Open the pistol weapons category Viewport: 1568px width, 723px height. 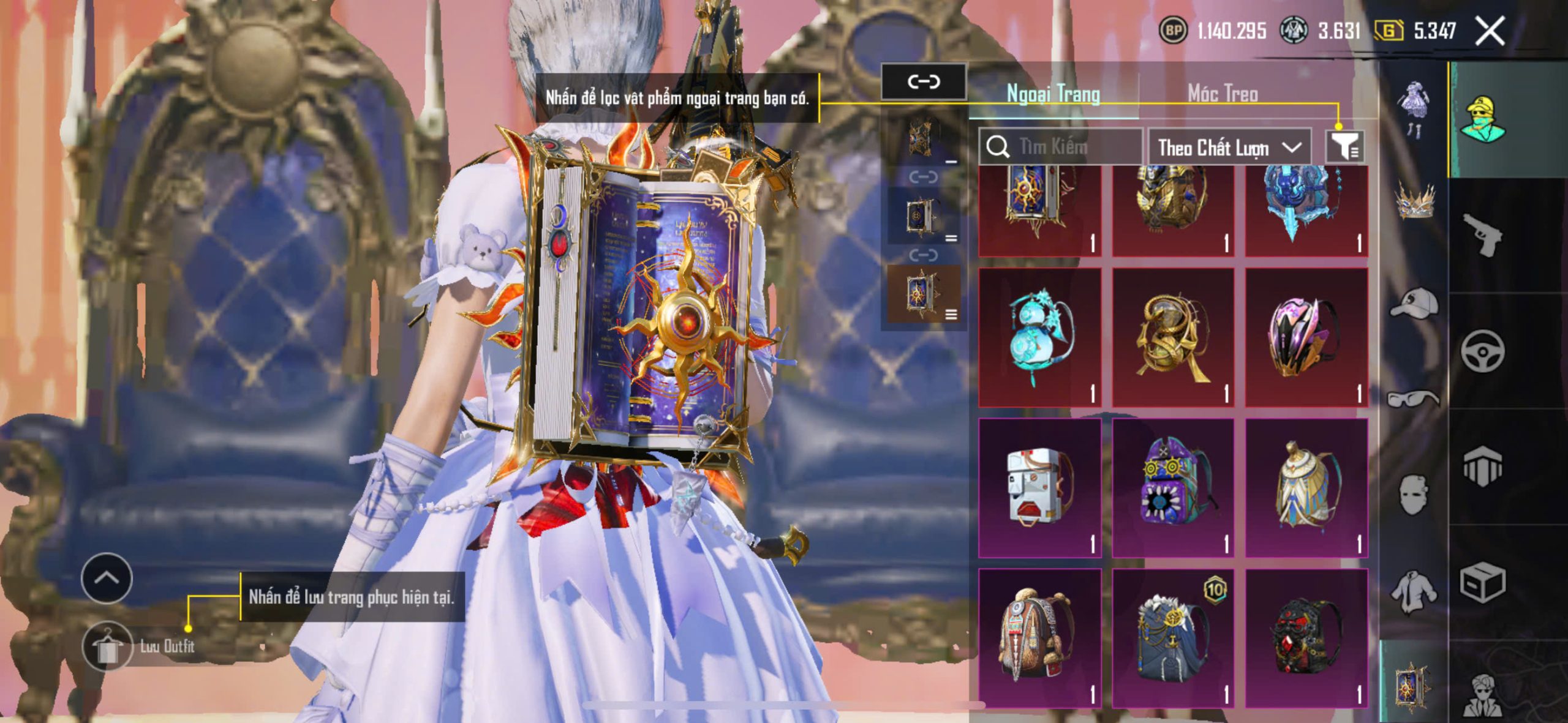pos(1482,234)
